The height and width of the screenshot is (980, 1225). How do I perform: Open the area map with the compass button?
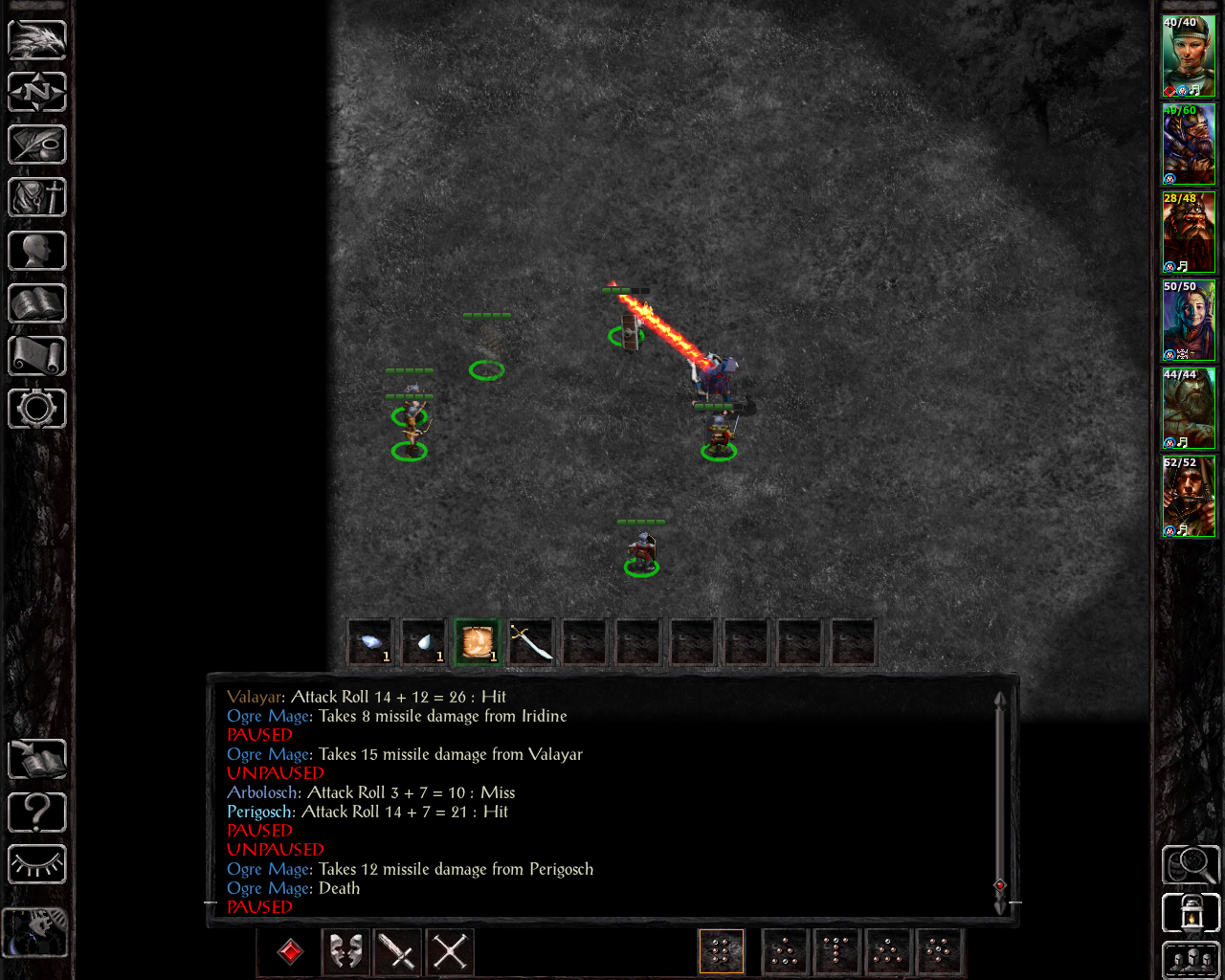pyautogui.click(x=37, y=92)
